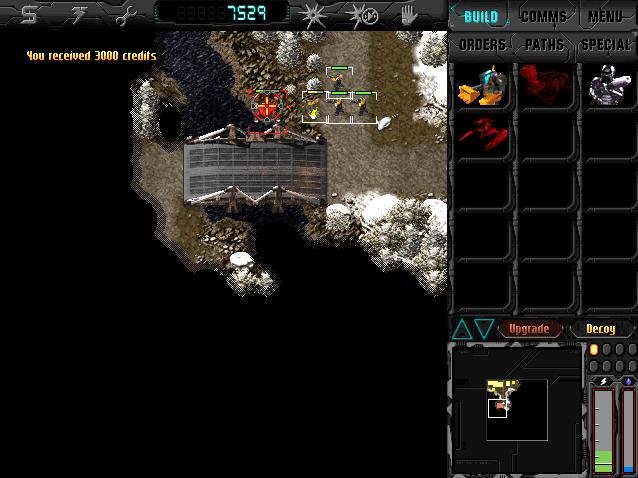638x478 pixels.
Task: Select the yellow construction vehicle build icon
Action: (x=480, y=87)
